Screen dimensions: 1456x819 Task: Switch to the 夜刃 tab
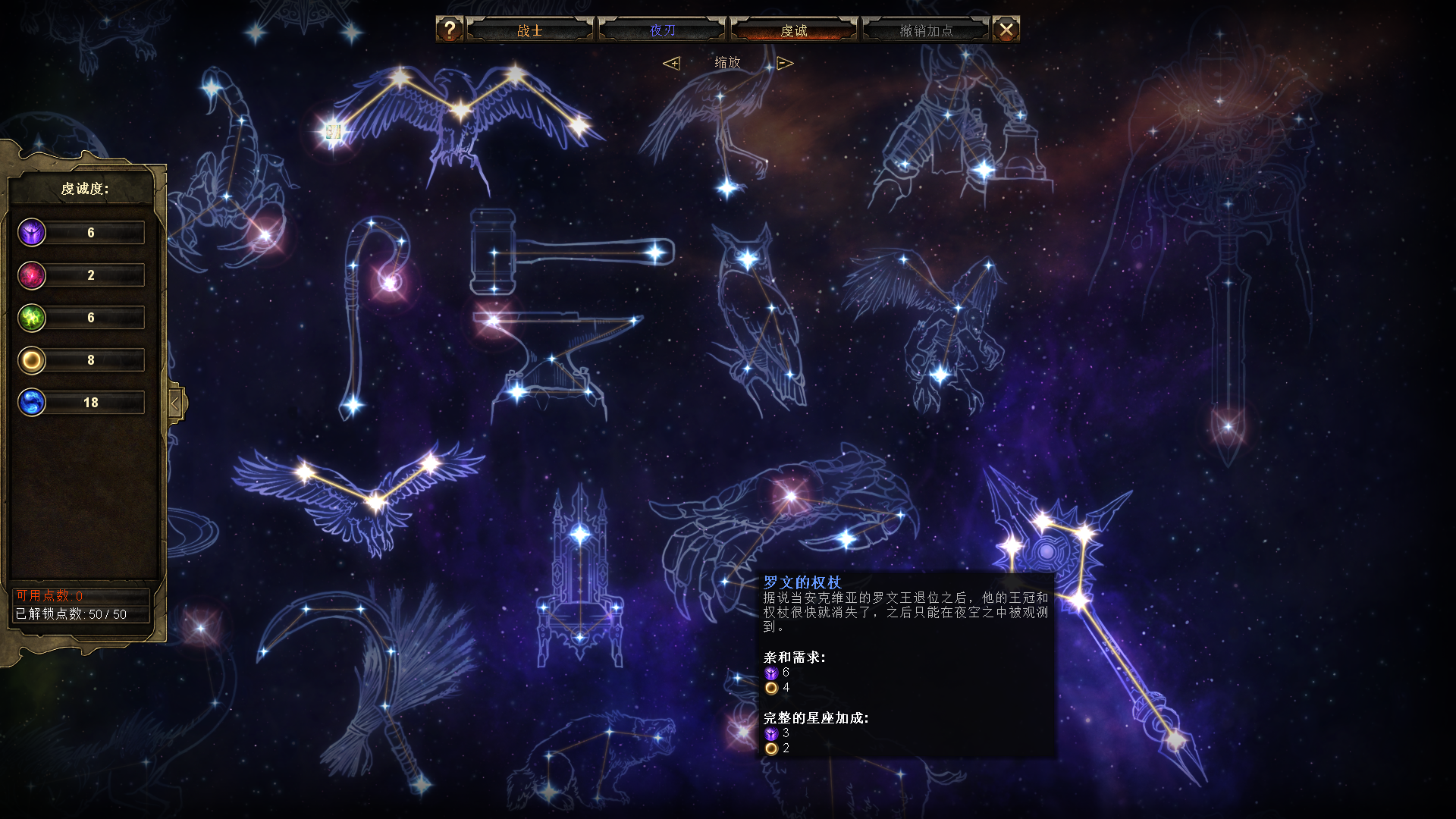tap(662, 30)
